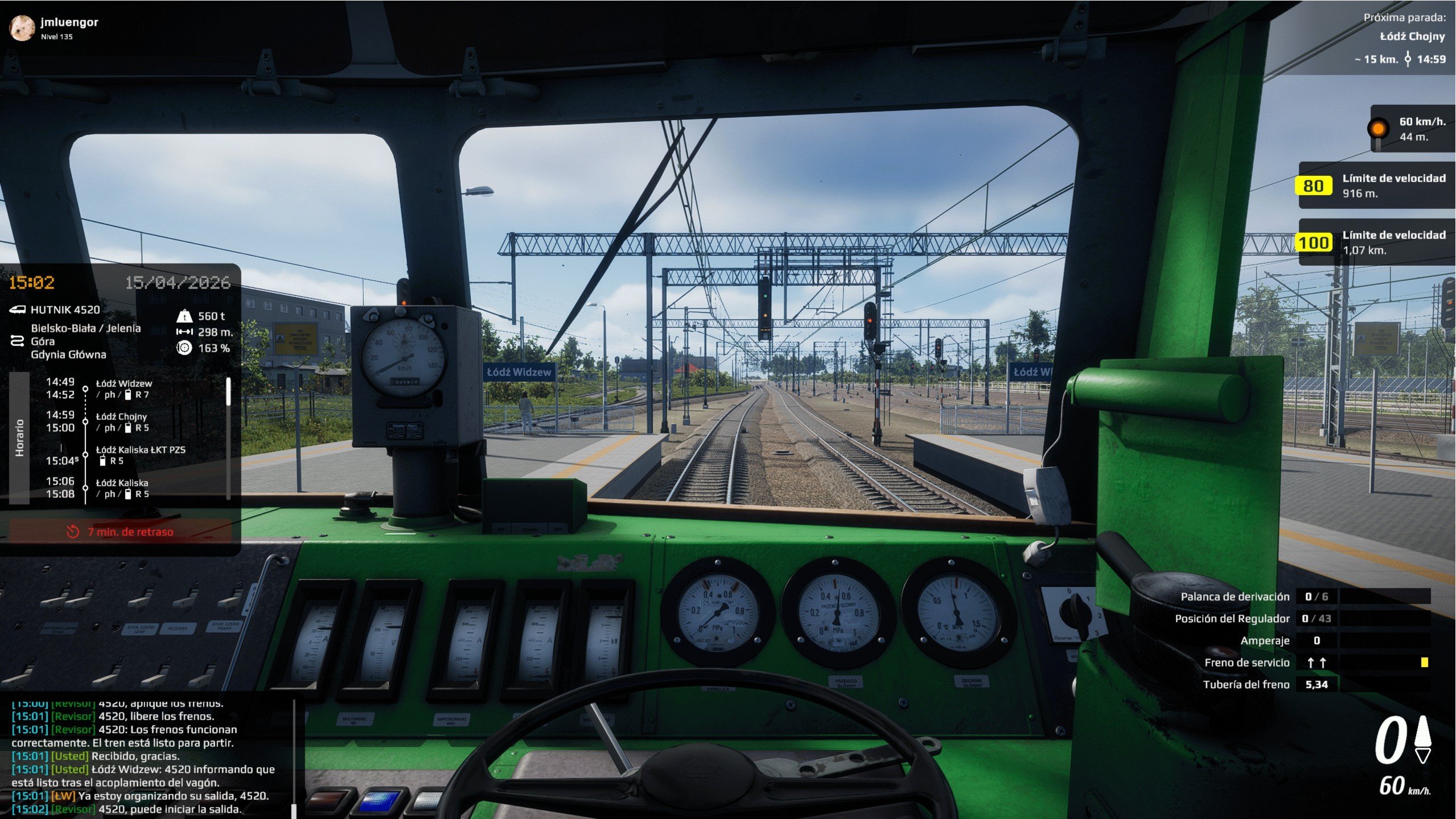Choose the Łódź Kaliska ŁKT PZS entry

[140, 455]
